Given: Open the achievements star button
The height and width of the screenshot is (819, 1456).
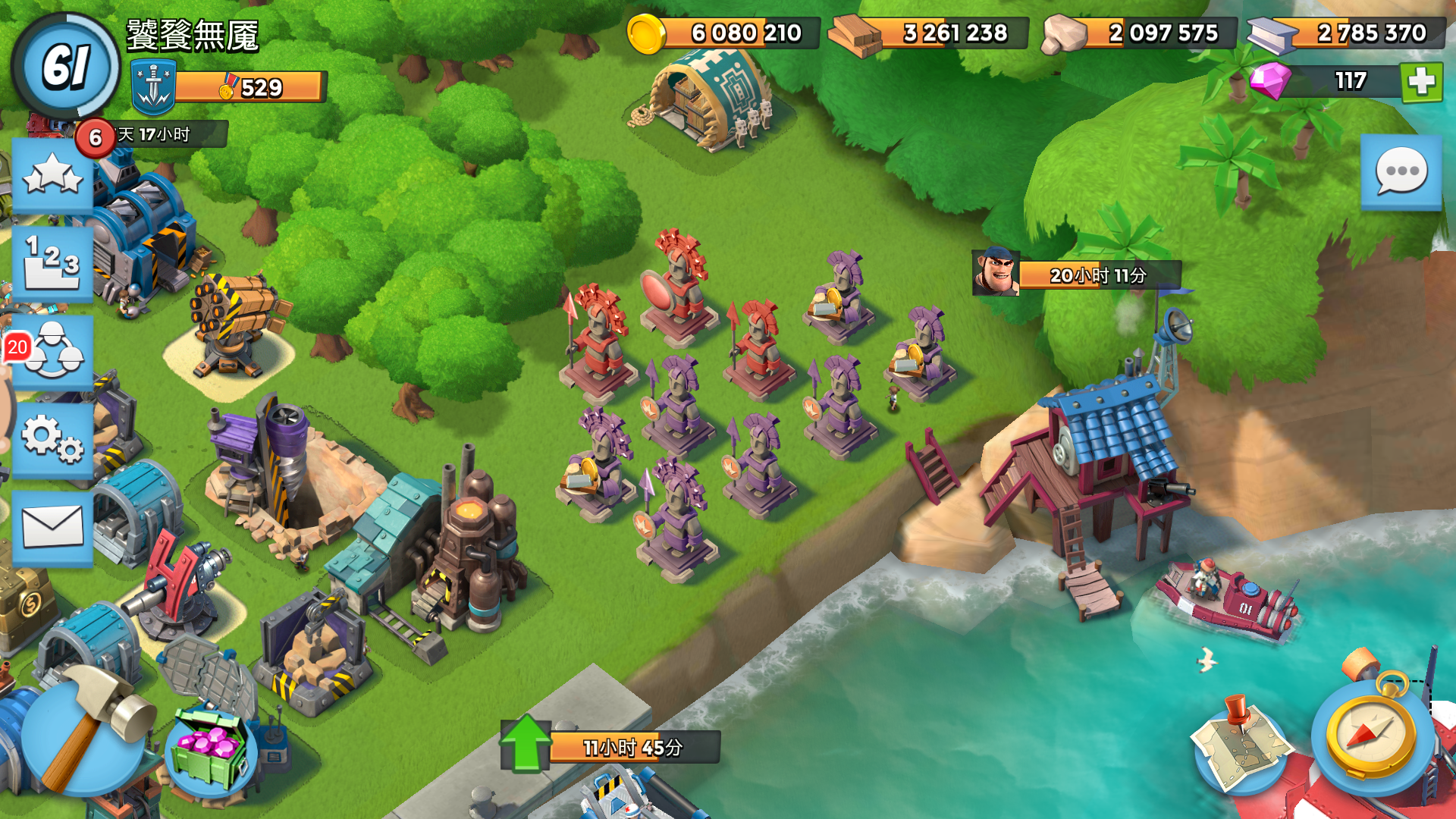Looking at the screenshot, I should tap(52, 176).
